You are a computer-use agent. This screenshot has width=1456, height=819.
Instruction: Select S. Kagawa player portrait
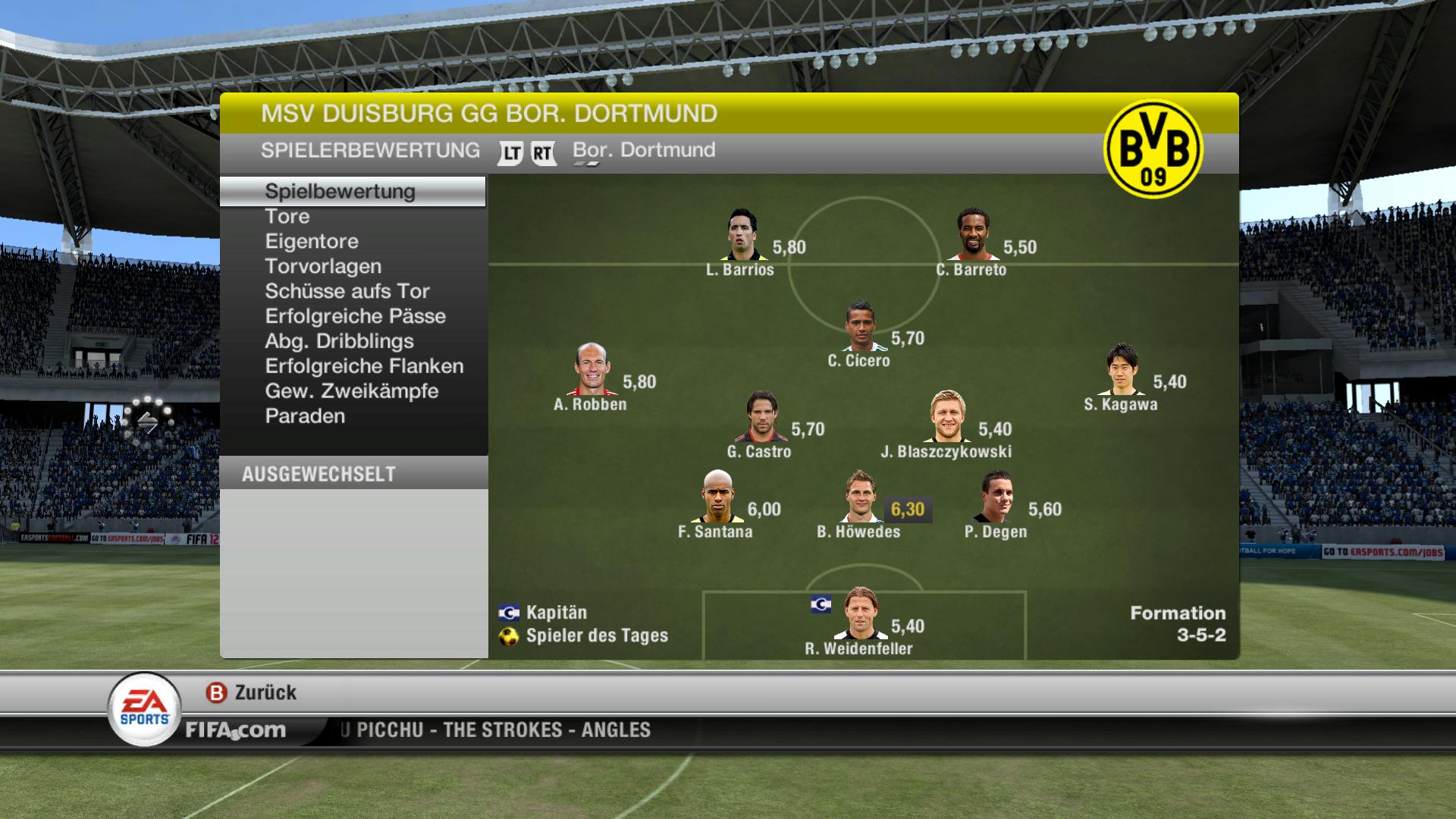tap(1122, 370)
